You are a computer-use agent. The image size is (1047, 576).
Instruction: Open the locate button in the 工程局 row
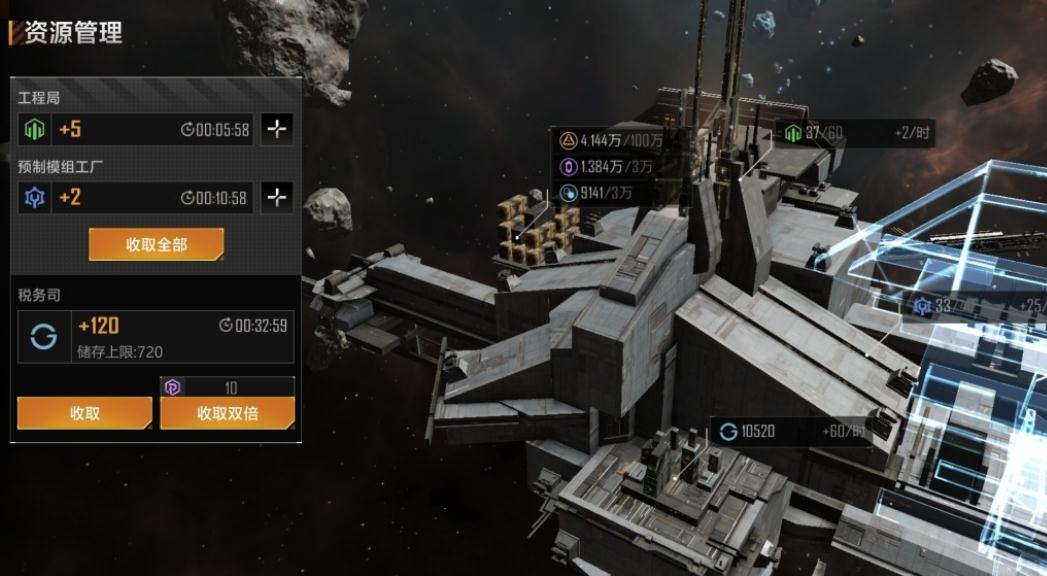click(x=277, y=129)
